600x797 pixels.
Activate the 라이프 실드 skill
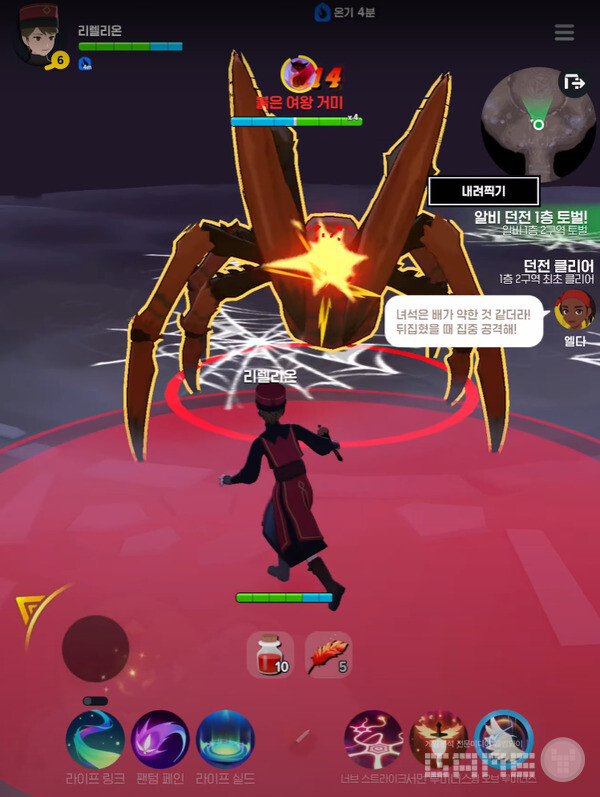pyautogui.click(x=226, y=740)
